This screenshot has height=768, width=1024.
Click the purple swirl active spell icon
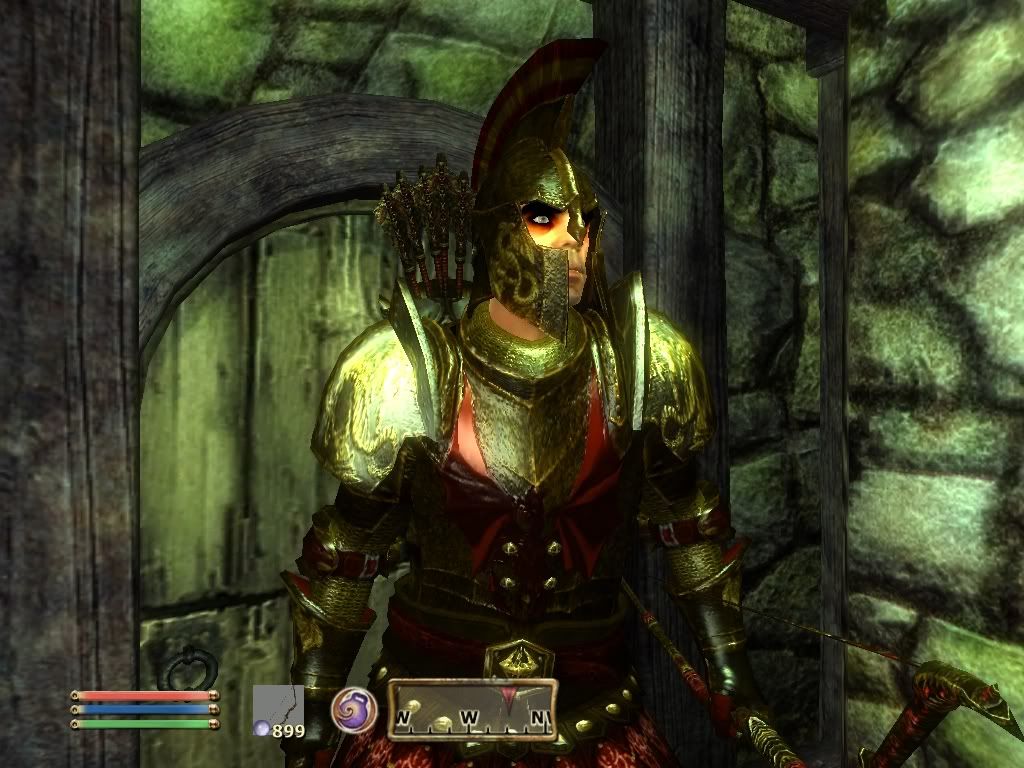[353, 709]
